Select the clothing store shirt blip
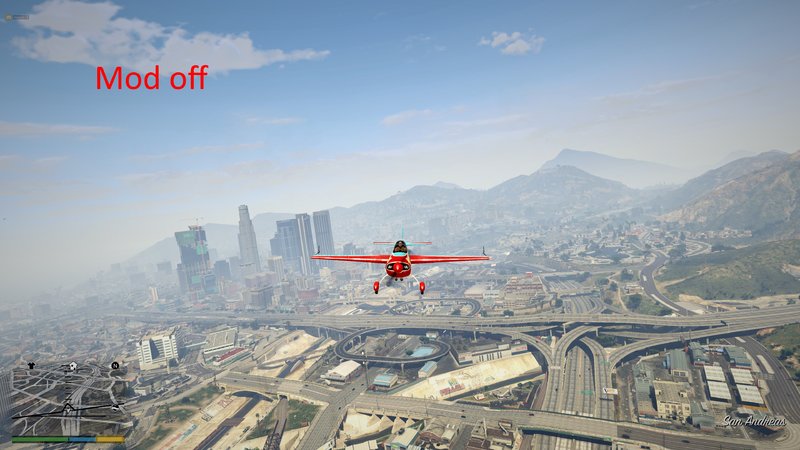Screen dimensions: 800x450 tap(32, 366)
